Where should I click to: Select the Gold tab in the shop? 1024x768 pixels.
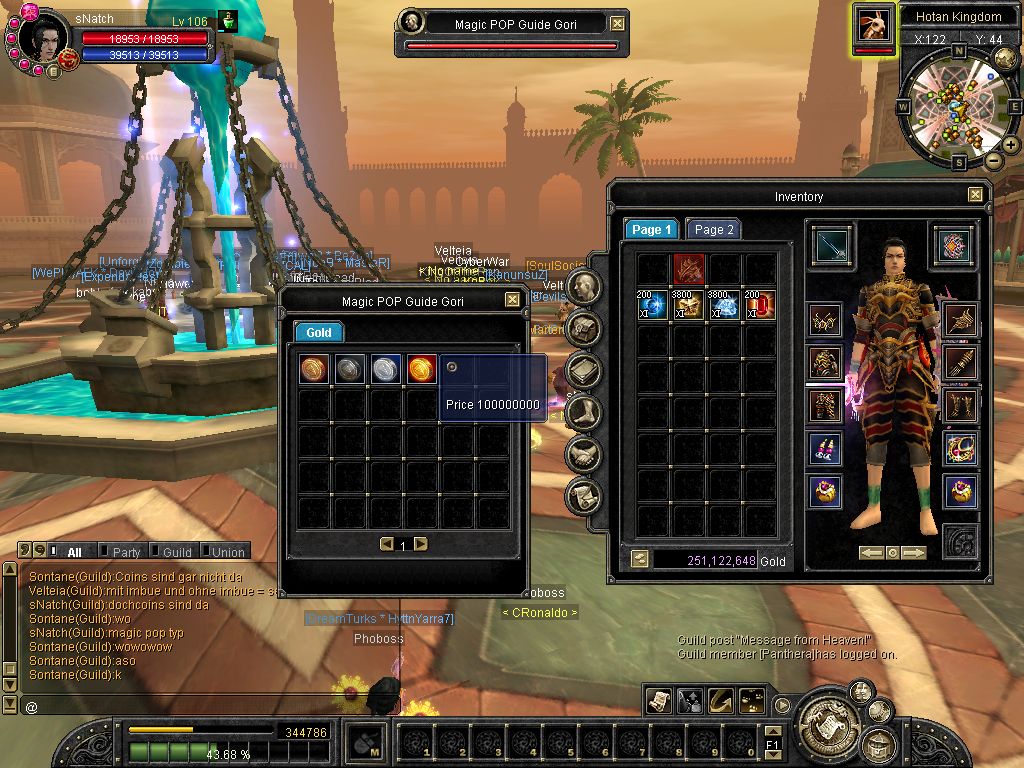(318, 333)
